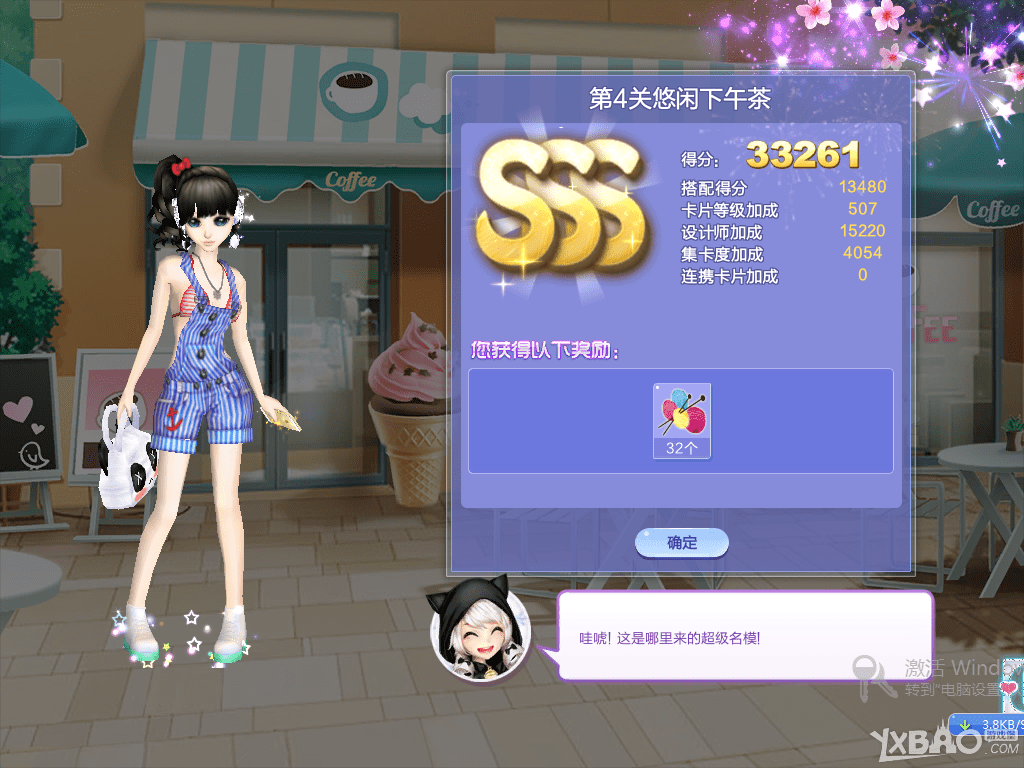Click the cat-hood character's speech bubble
1024x768 pixels.
[x=744, y=636]
